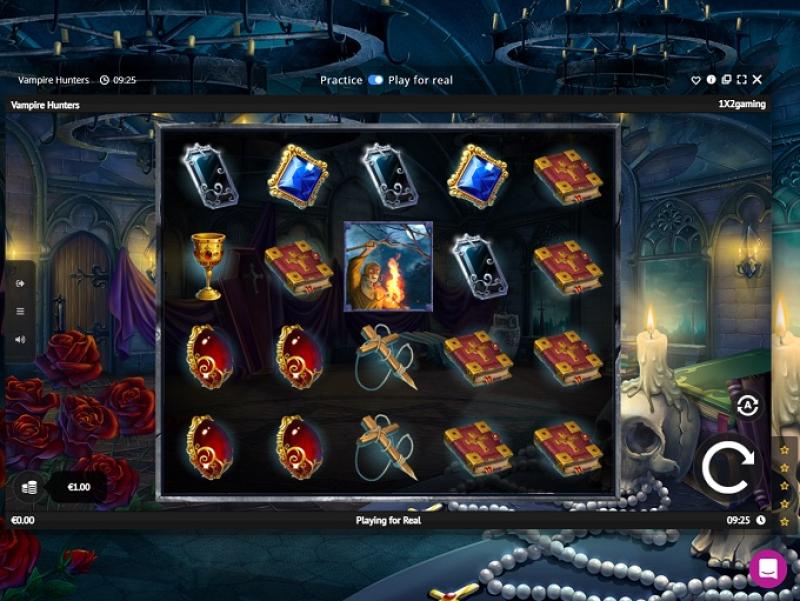Open the multi-window game view icon
This screenshot has width=800, height=601.
[x=726, y=80]
